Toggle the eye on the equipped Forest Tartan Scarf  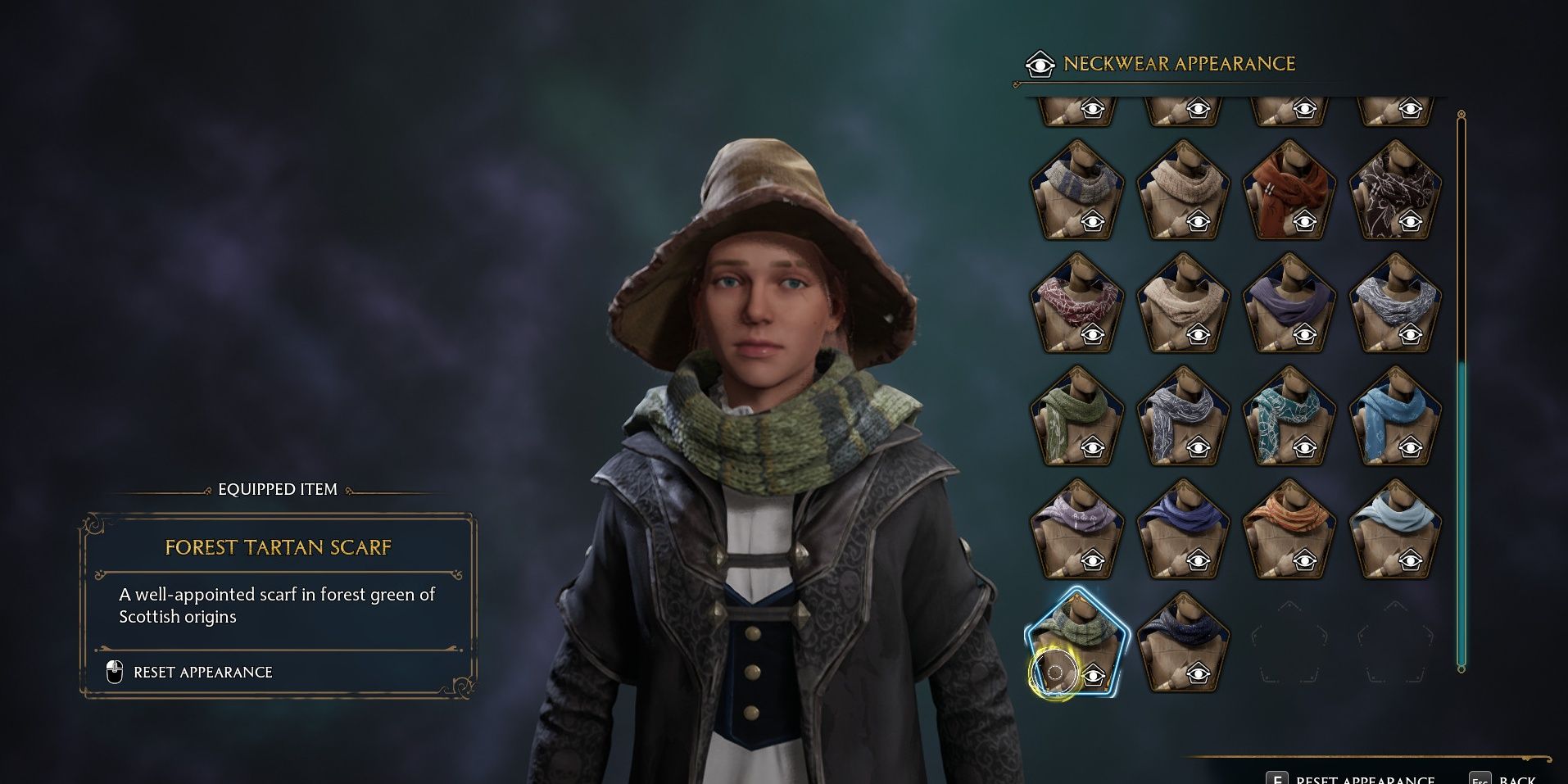(1094, 674)
